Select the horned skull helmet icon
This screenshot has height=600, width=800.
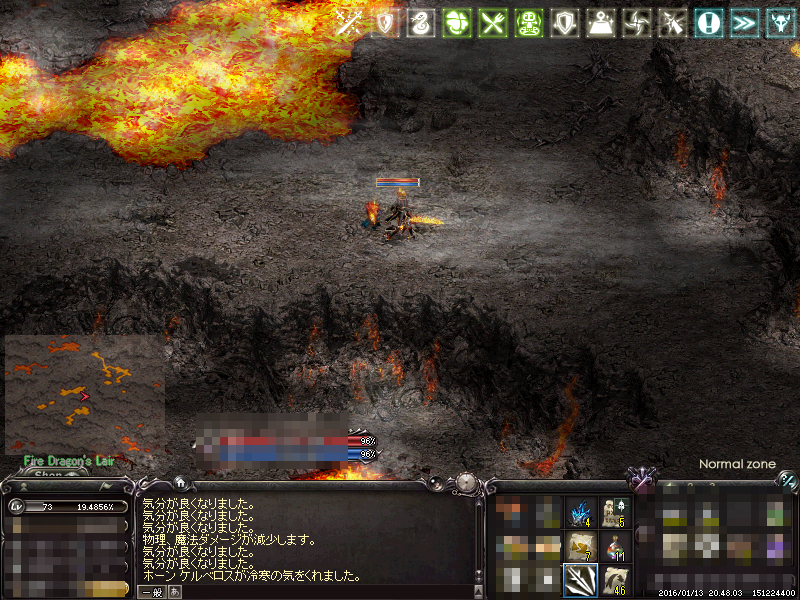tap(781, 23)
